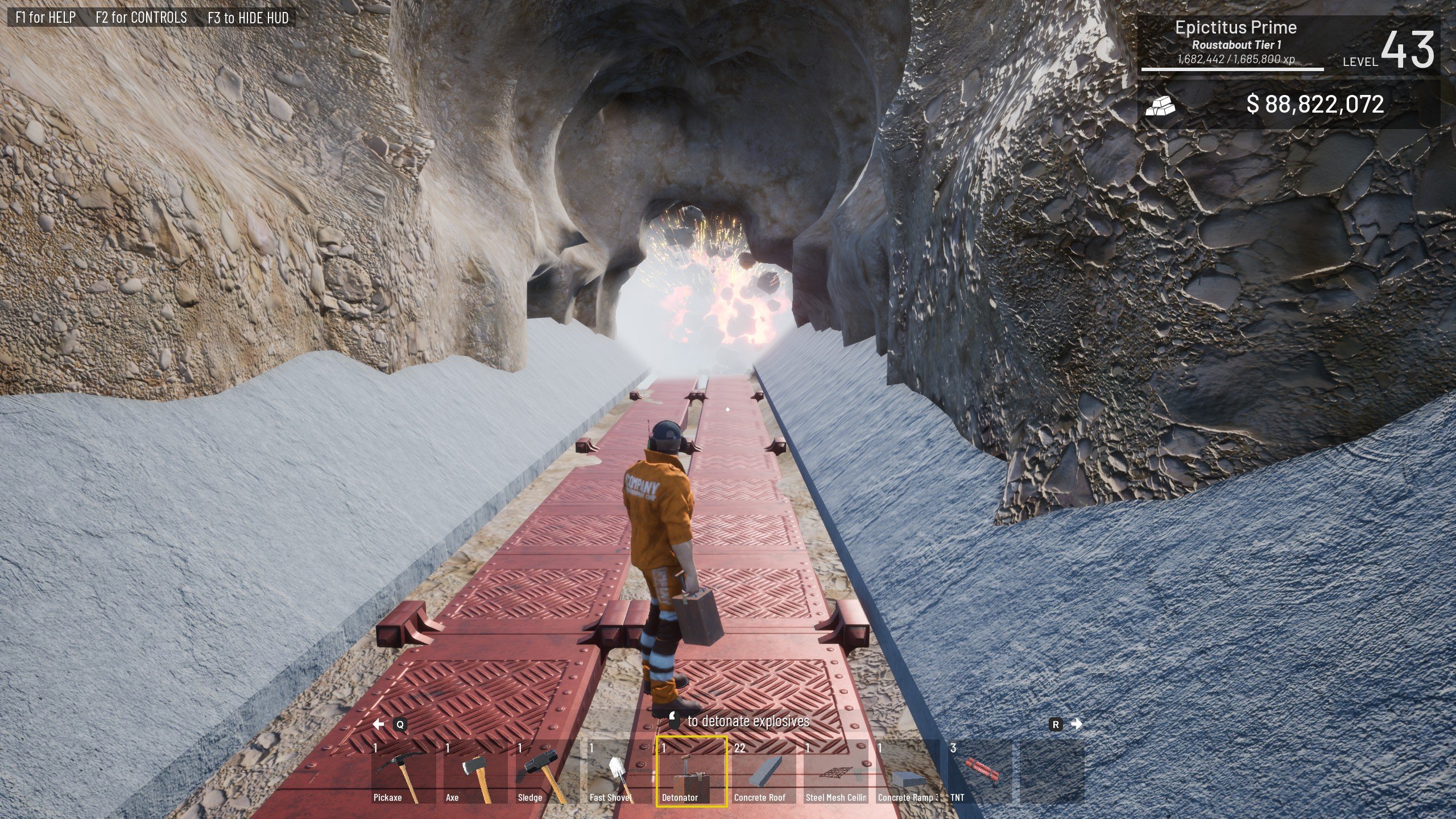Equip the Sledge hammer slot
This screenshot has width=1456, height=819.
[548, 772]
